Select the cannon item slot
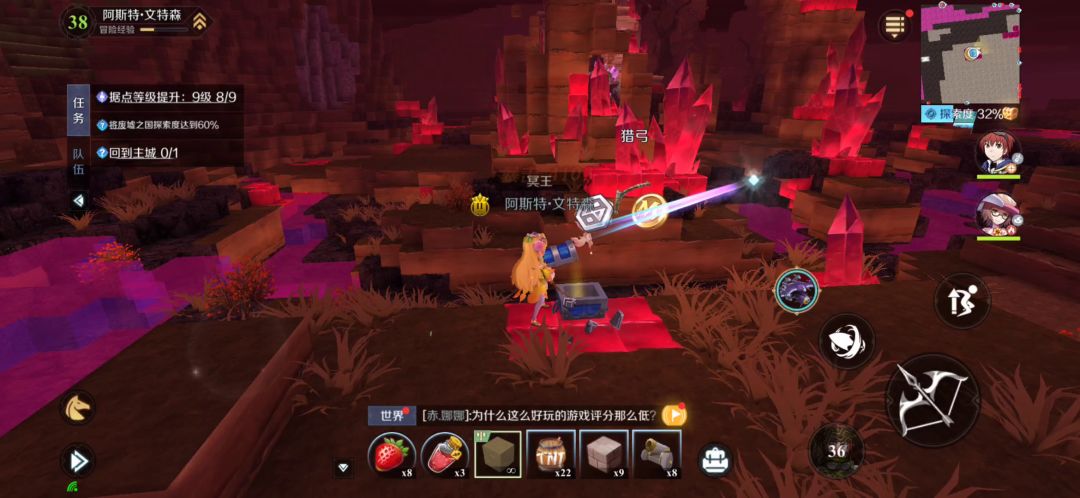This screenshot has width=1080, height=498. [x=657, y=456]
